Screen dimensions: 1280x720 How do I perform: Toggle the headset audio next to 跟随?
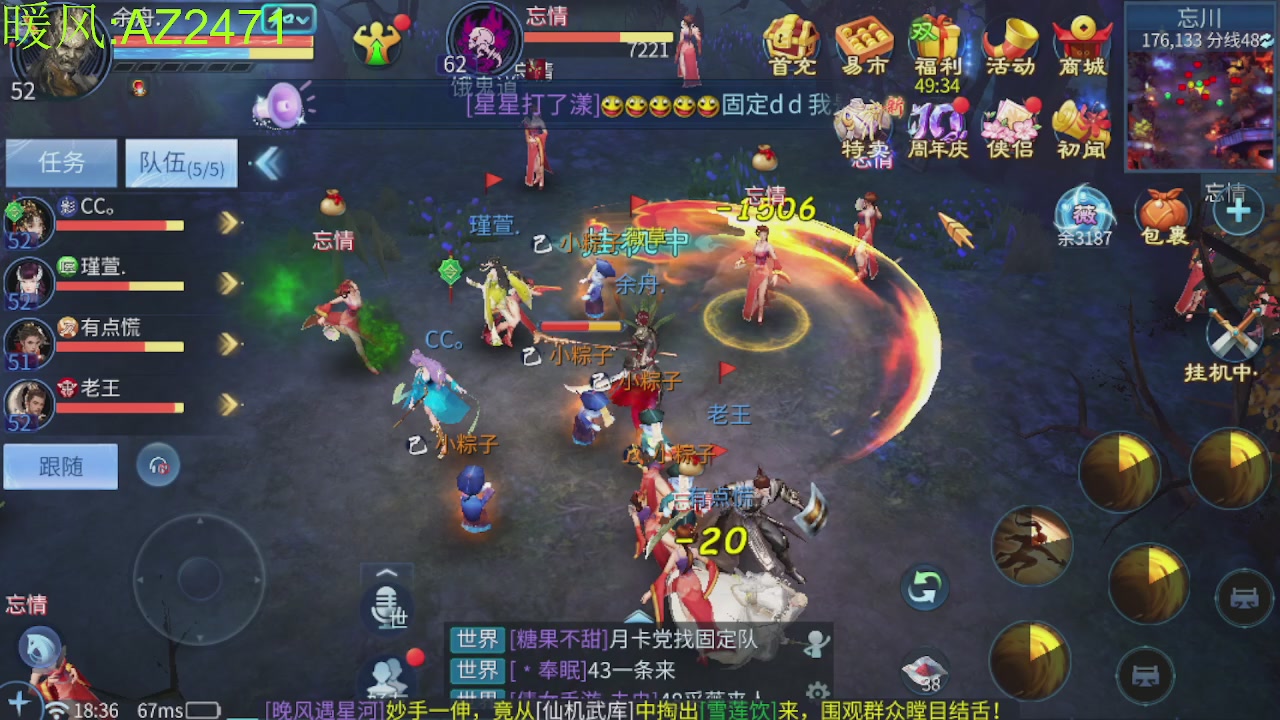157,466
